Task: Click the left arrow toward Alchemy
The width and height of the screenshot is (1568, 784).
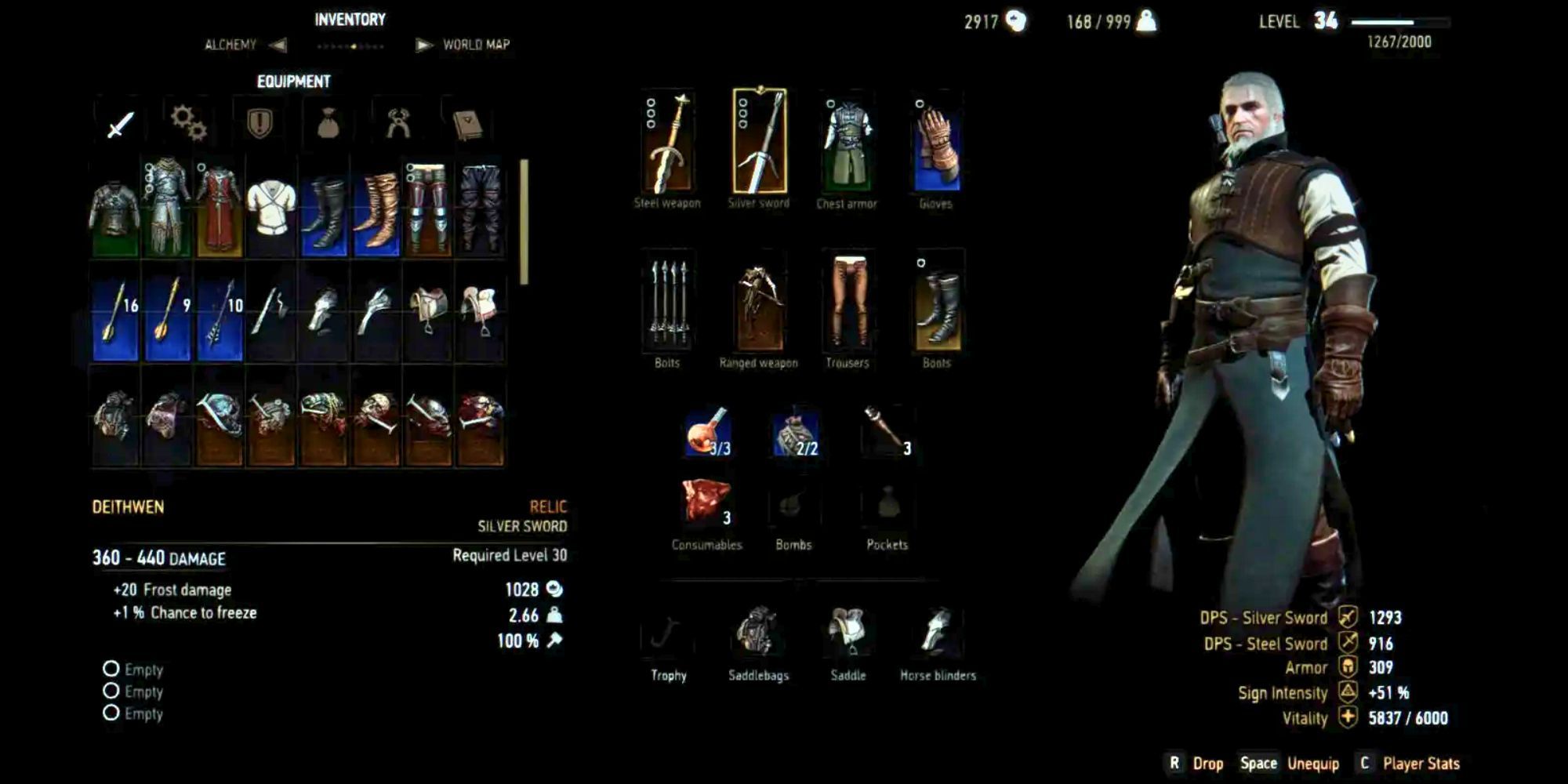Action: [x=276, y=45]
